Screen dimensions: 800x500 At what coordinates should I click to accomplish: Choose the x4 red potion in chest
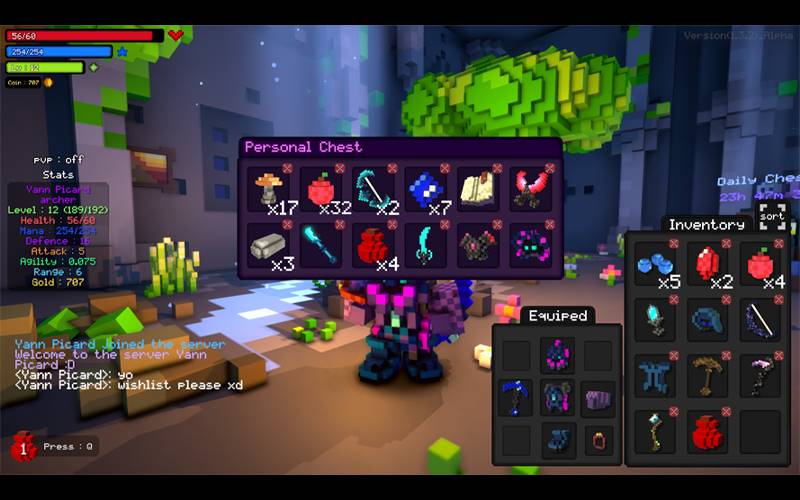tap(376, 244)
